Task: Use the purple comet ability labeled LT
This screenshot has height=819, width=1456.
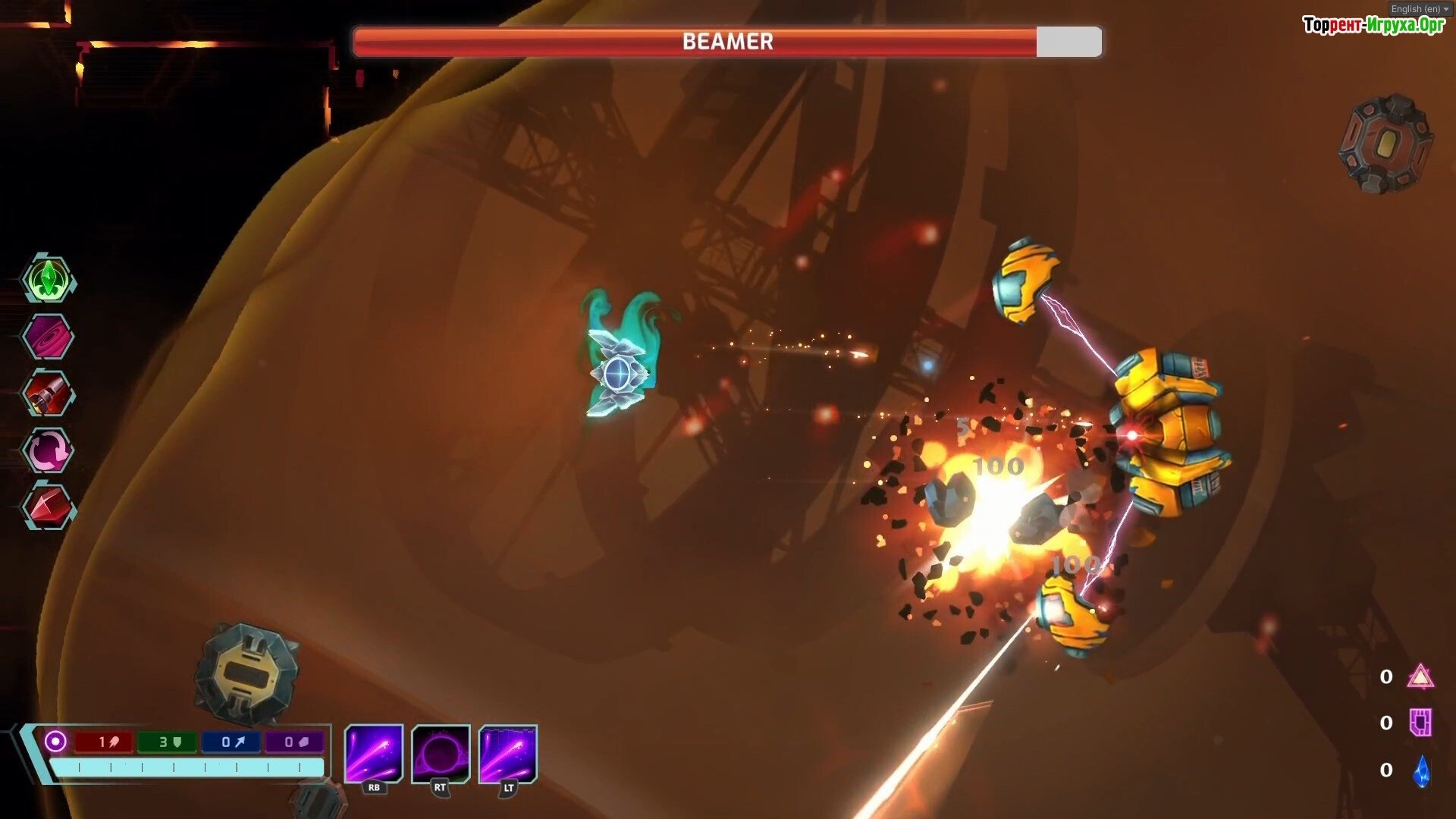Action: click(508, 754)
